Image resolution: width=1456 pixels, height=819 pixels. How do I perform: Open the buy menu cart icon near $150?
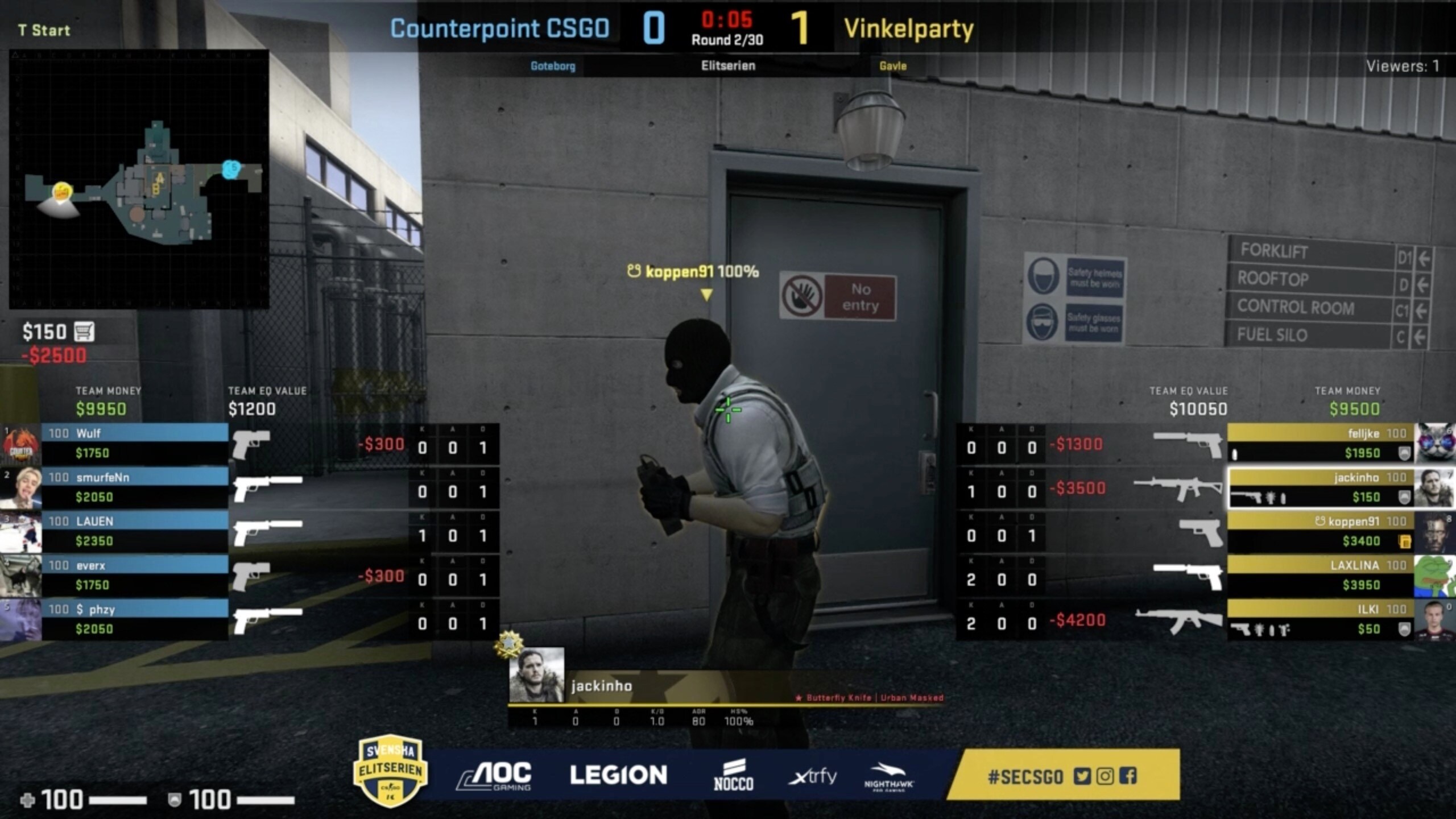pyautogui.click(x=84, y=330)
